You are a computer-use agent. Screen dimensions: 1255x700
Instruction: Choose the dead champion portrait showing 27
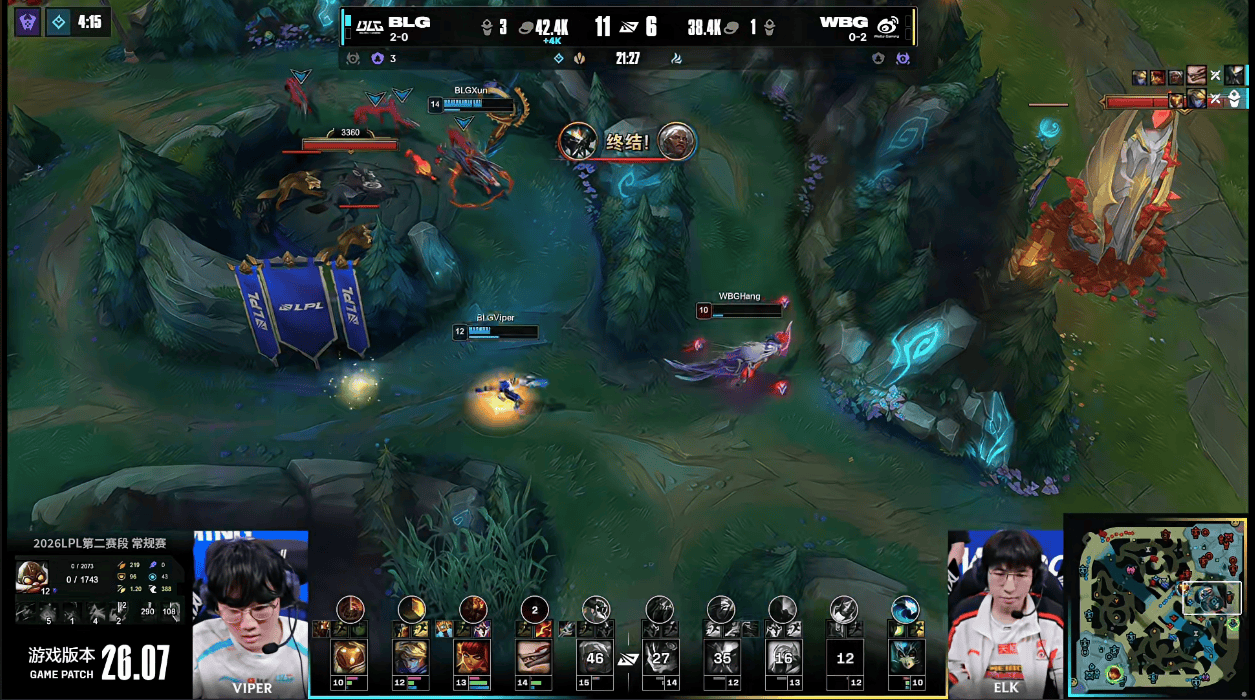click(660, 658)
